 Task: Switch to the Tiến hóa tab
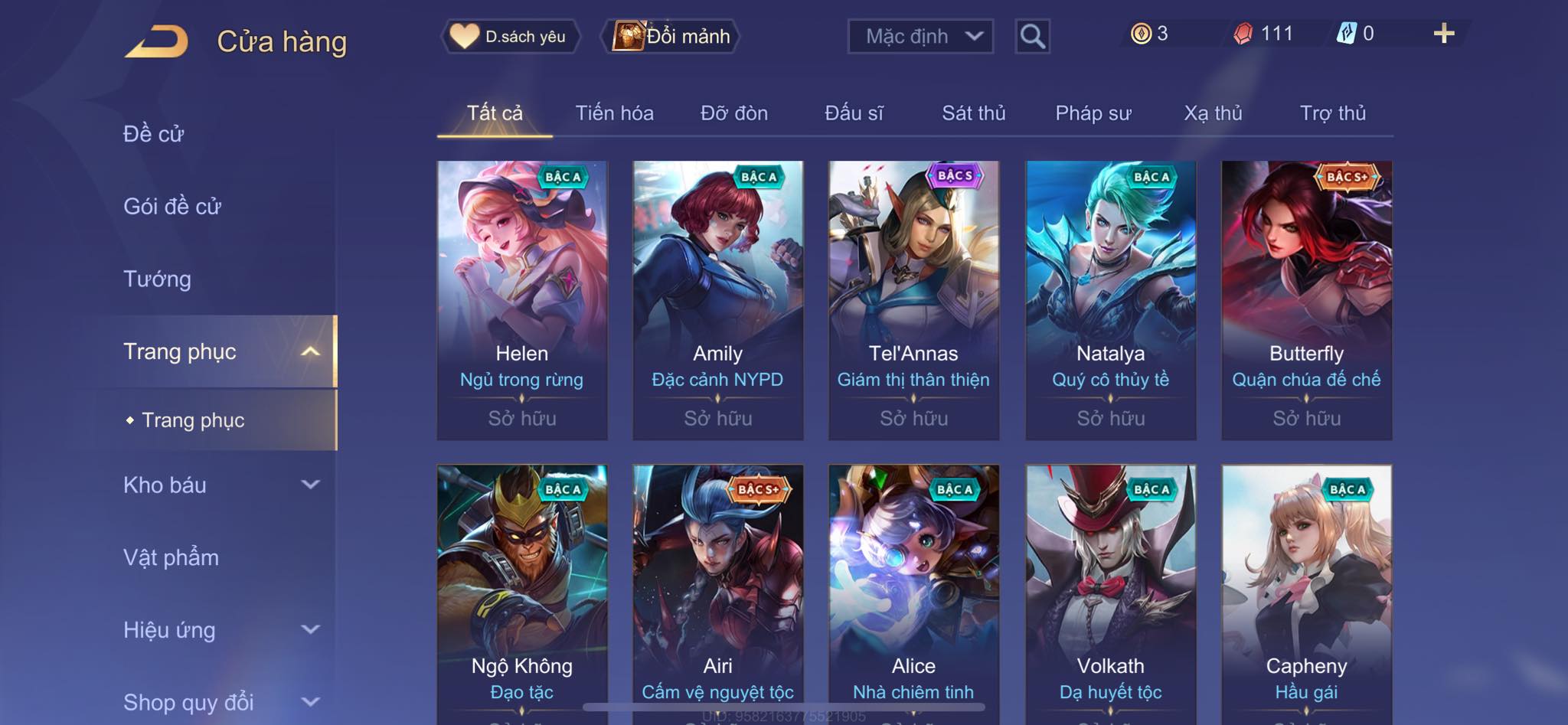614,113
